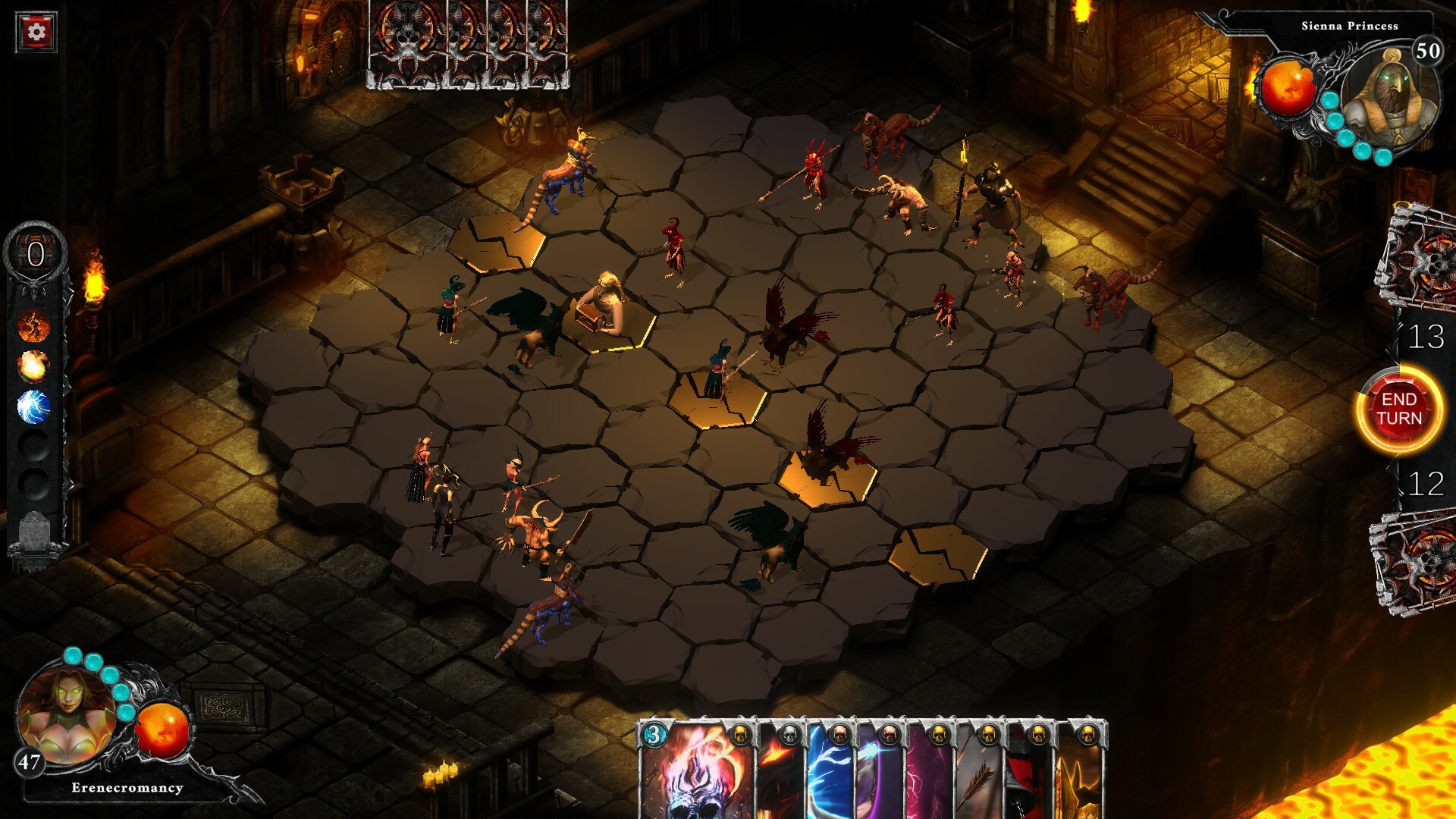Select an empty spell slot on the left panel
This screenshot has height=819, width=1456.
pos(33,446)
